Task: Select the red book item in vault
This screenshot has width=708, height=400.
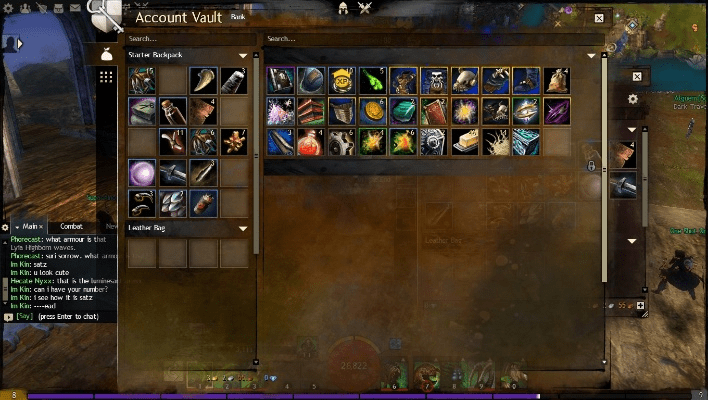Action: (x=434, y=111)
